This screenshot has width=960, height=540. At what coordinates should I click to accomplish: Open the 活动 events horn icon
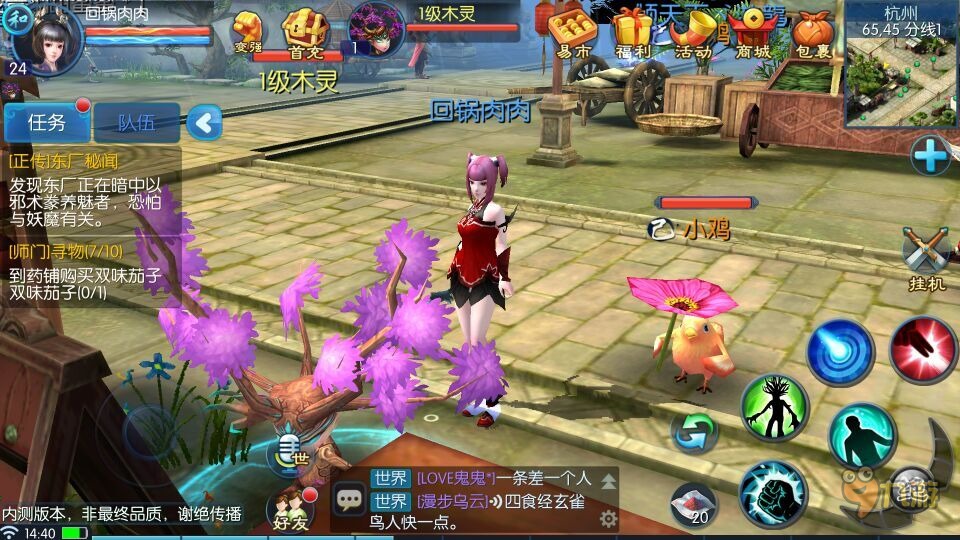693,33
